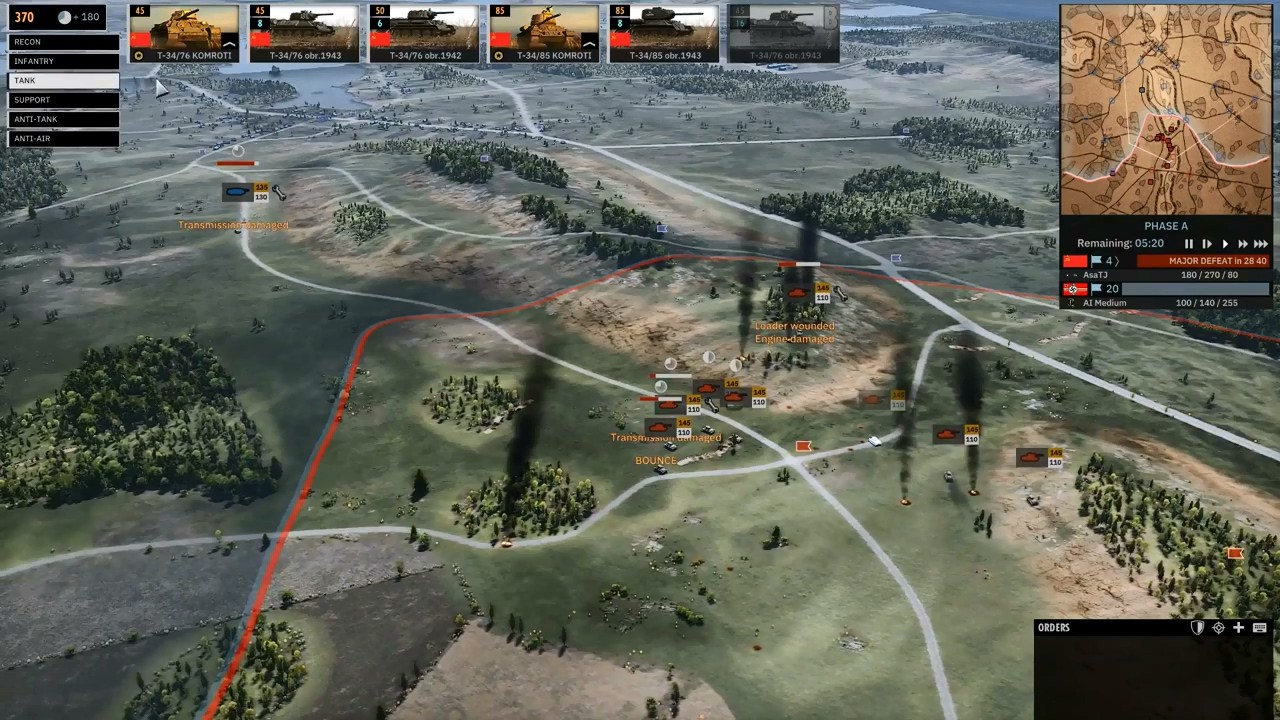Choose the T-34/76 obr.1942 unit card

click(x=424, y=34)
